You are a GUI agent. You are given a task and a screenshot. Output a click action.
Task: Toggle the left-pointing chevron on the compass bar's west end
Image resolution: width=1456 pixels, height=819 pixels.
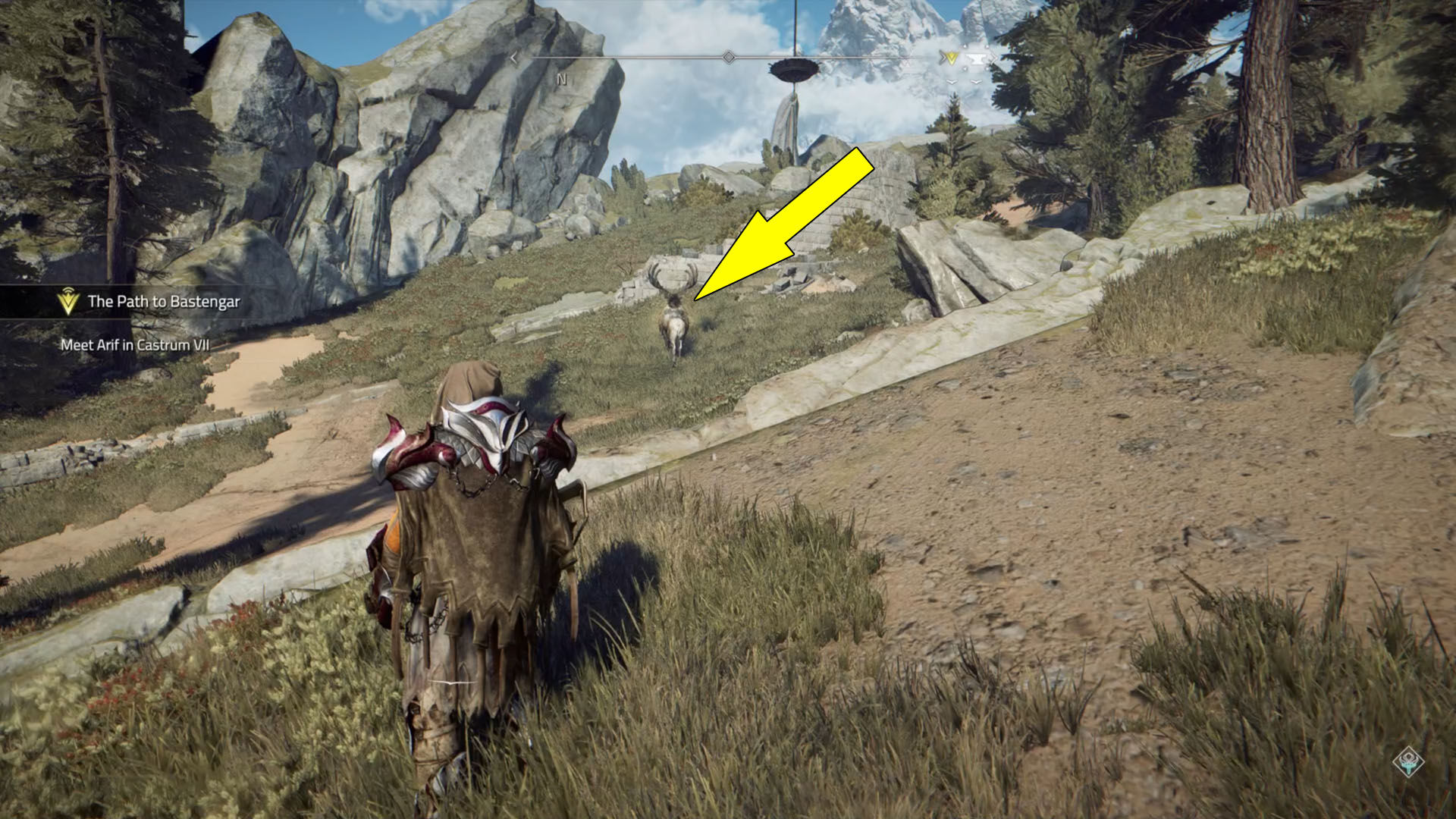(x=513, y=56)
